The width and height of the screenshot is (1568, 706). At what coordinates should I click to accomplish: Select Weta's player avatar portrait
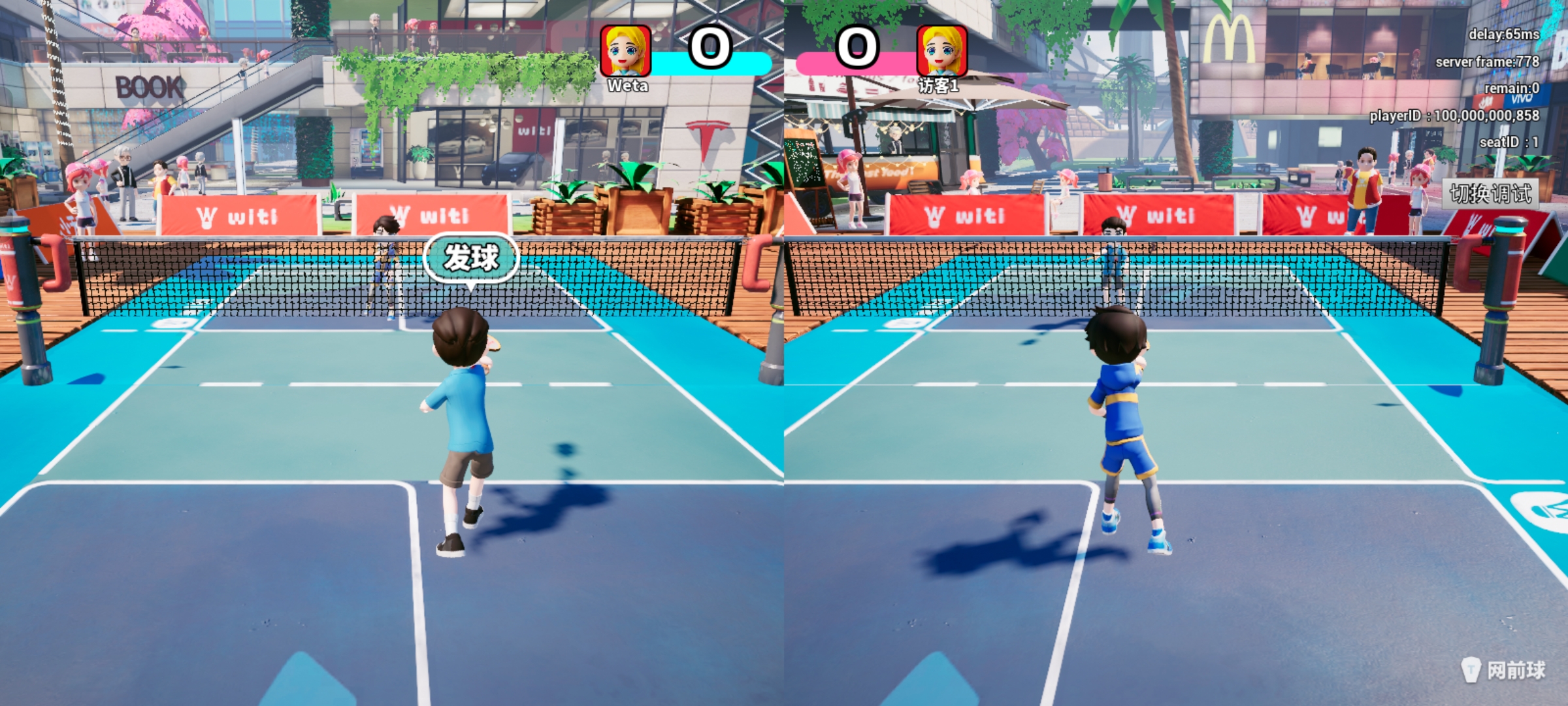pos(625,50)
